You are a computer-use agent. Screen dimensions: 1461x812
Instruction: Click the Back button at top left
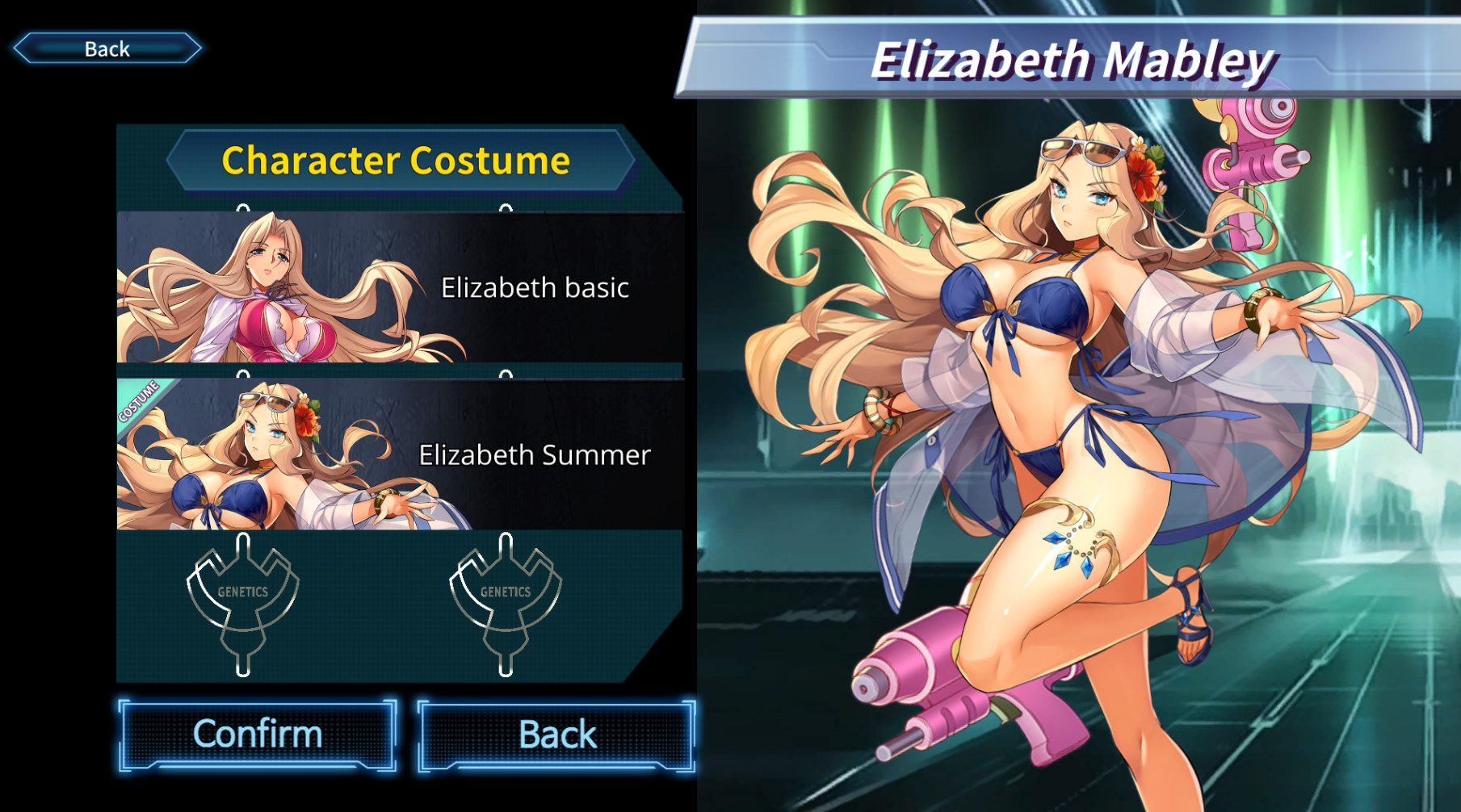tap(106, 48)
